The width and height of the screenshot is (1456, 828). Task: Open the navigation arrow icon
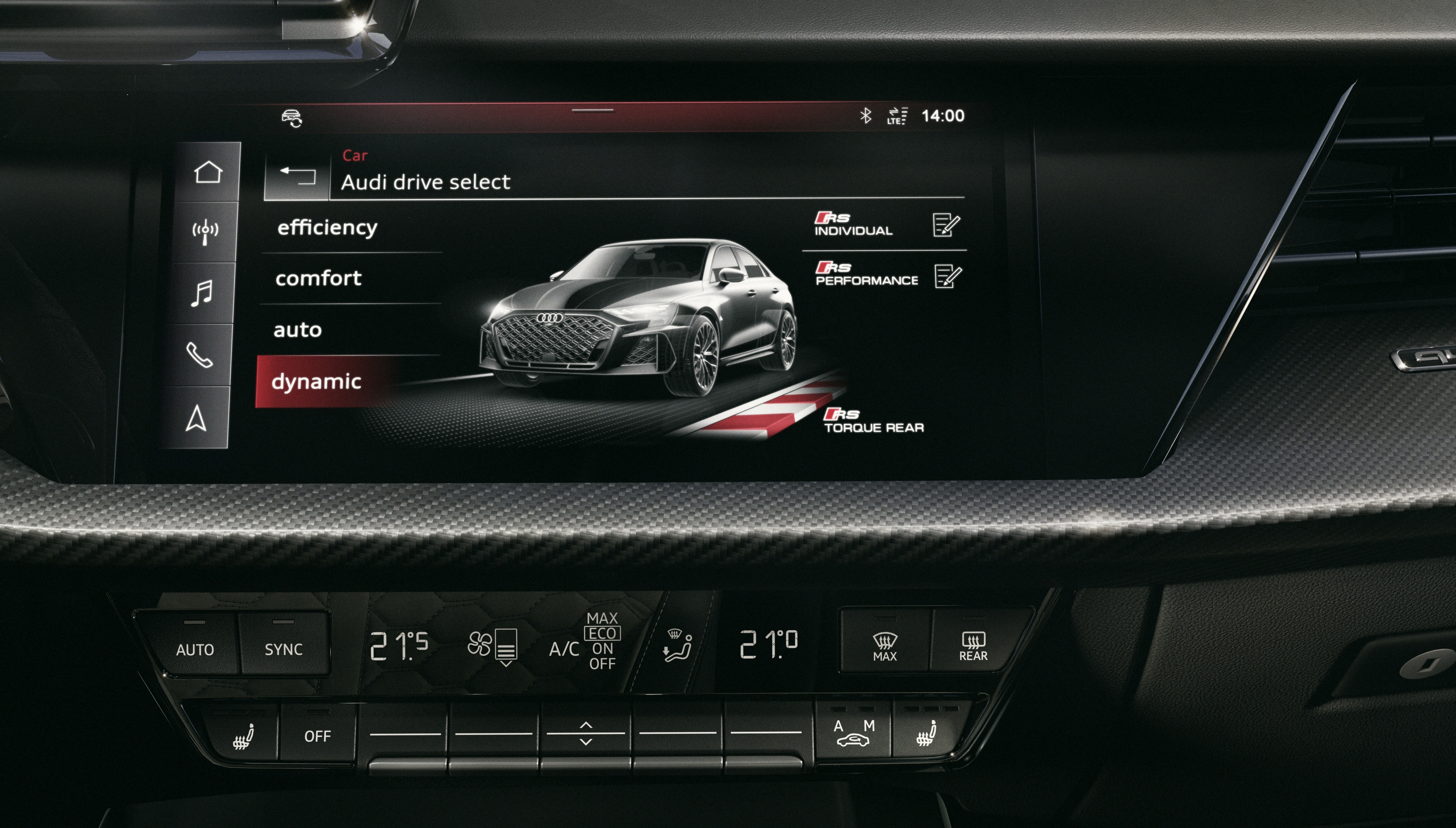pos(196,418)
